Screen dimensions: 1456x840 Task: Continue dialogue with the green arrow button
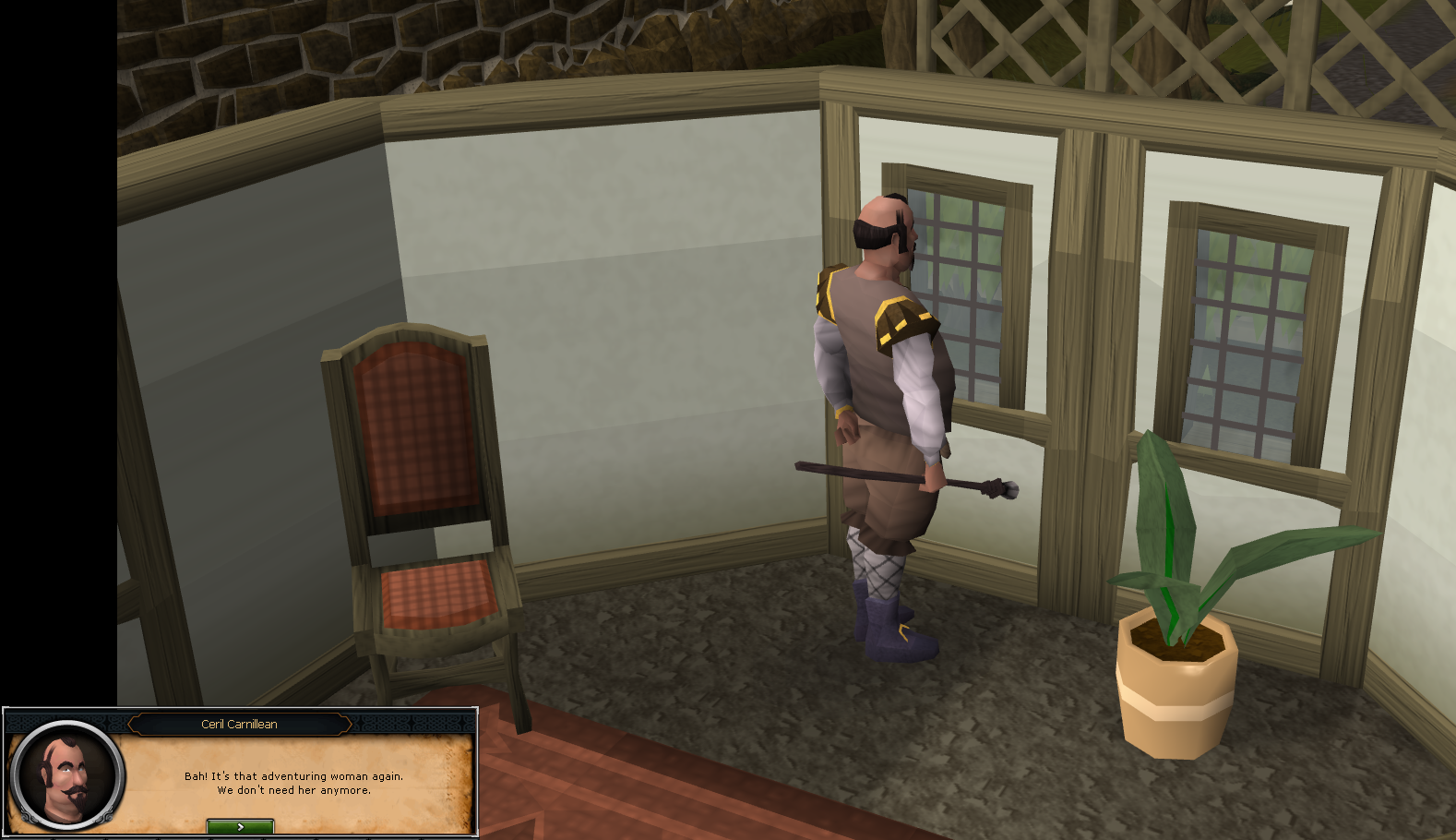tap(240, 826)
